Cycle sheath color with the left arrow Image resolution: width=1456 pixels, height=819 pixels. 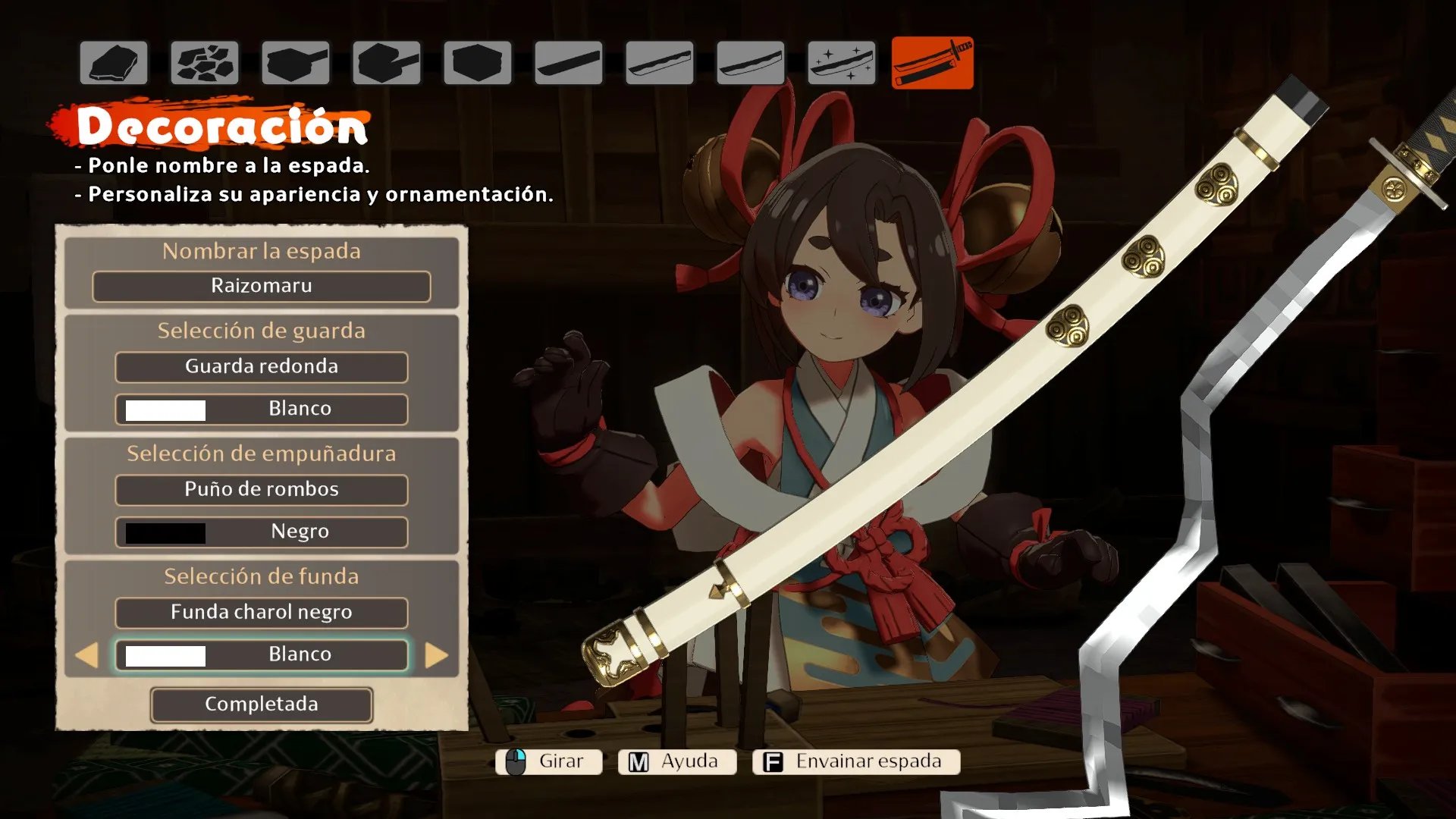87,655
